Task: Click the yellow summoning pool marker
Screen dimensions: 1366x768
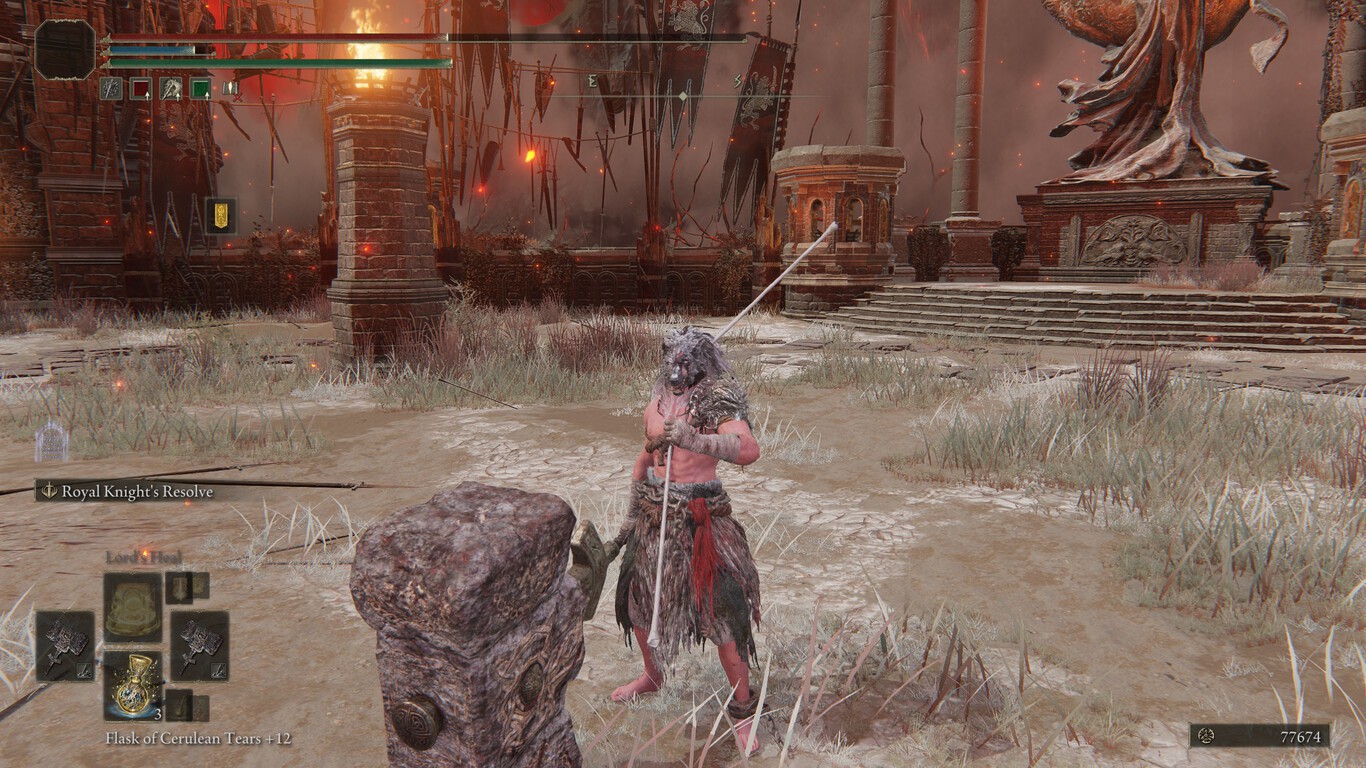Action: pos(221,217)
